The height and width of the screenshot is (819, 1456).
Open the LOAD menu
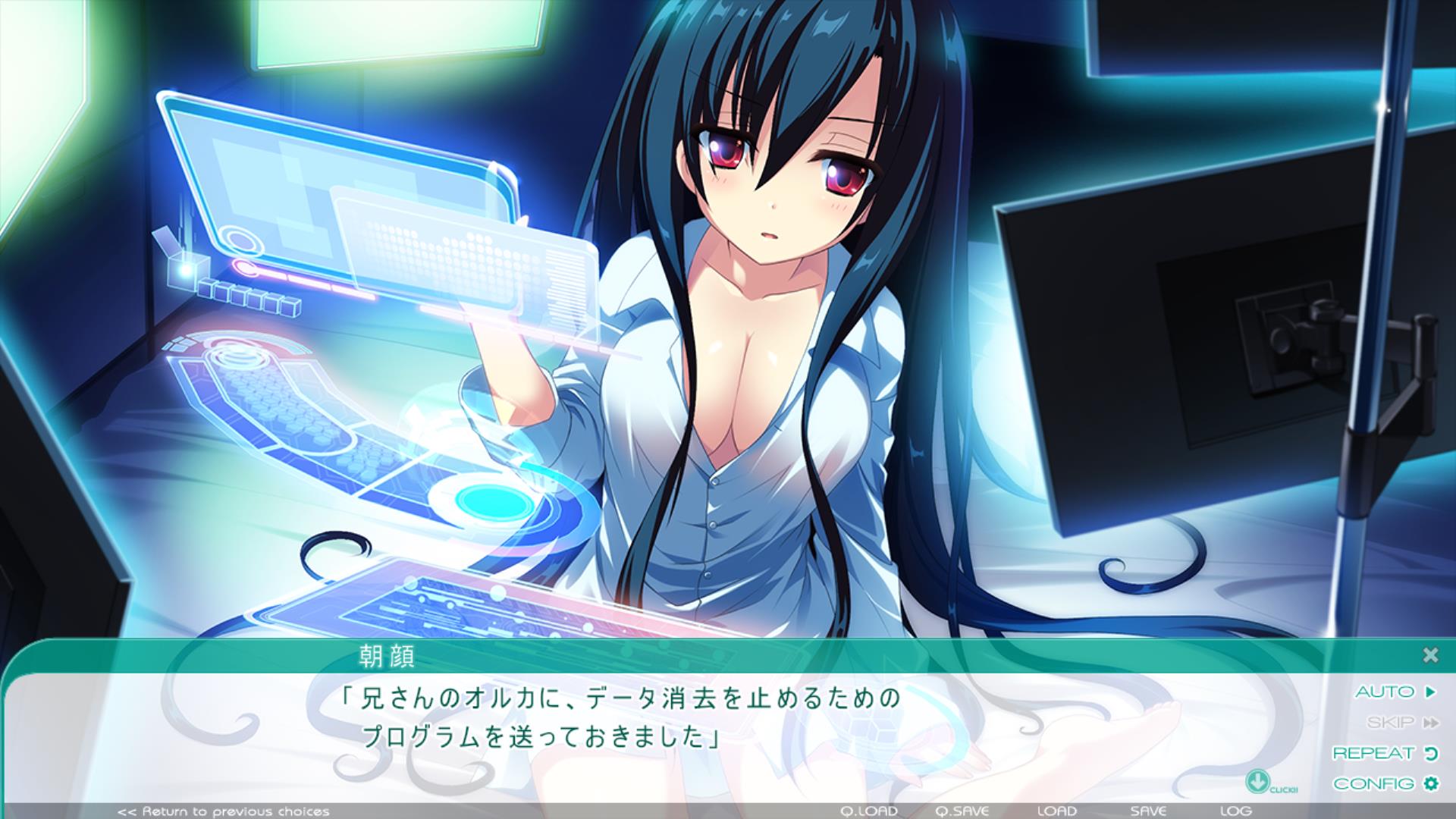[x=1056, y=811]
